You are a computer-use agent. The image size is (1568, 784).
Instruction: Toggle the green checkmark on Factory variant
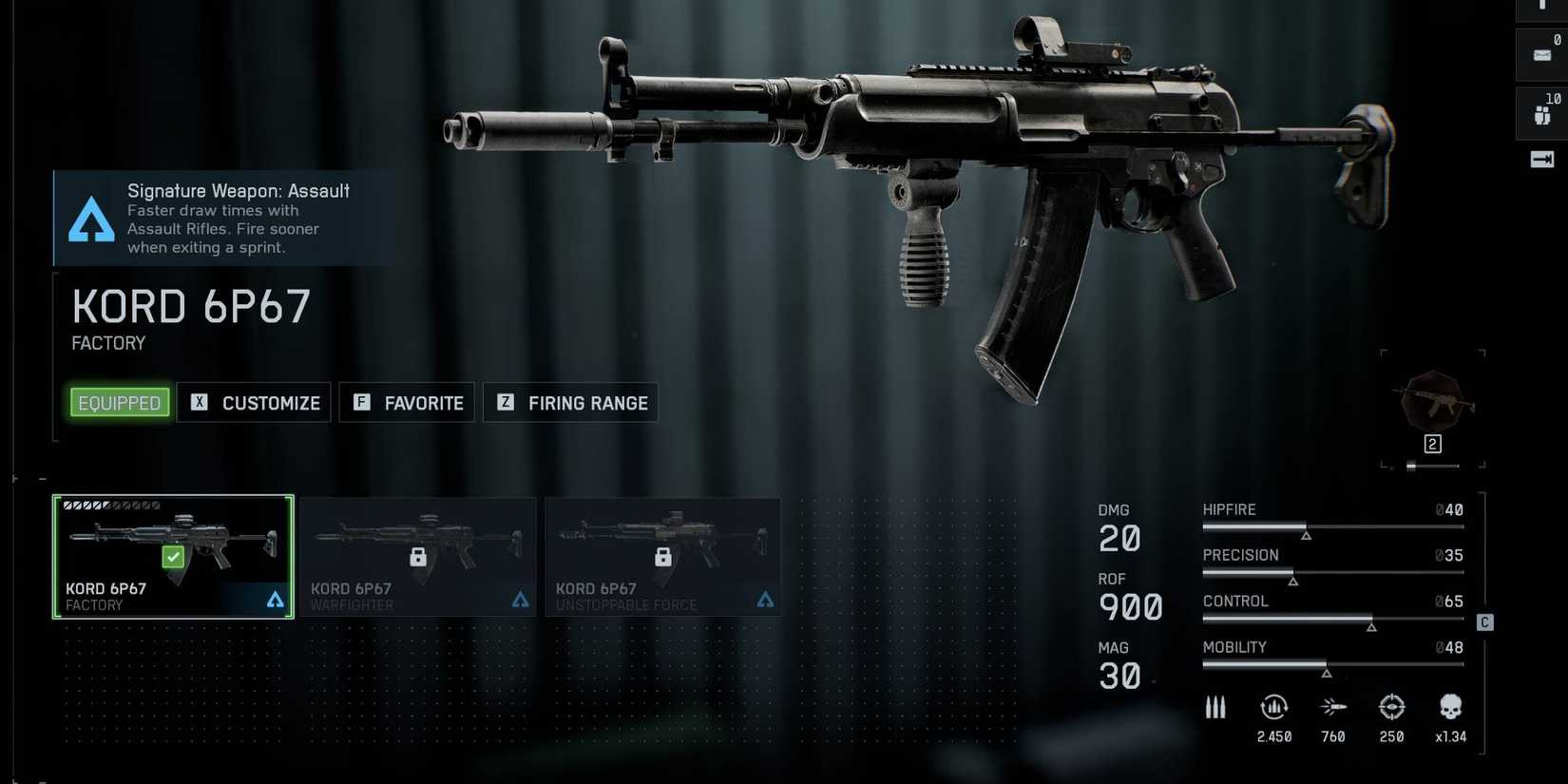173,557
